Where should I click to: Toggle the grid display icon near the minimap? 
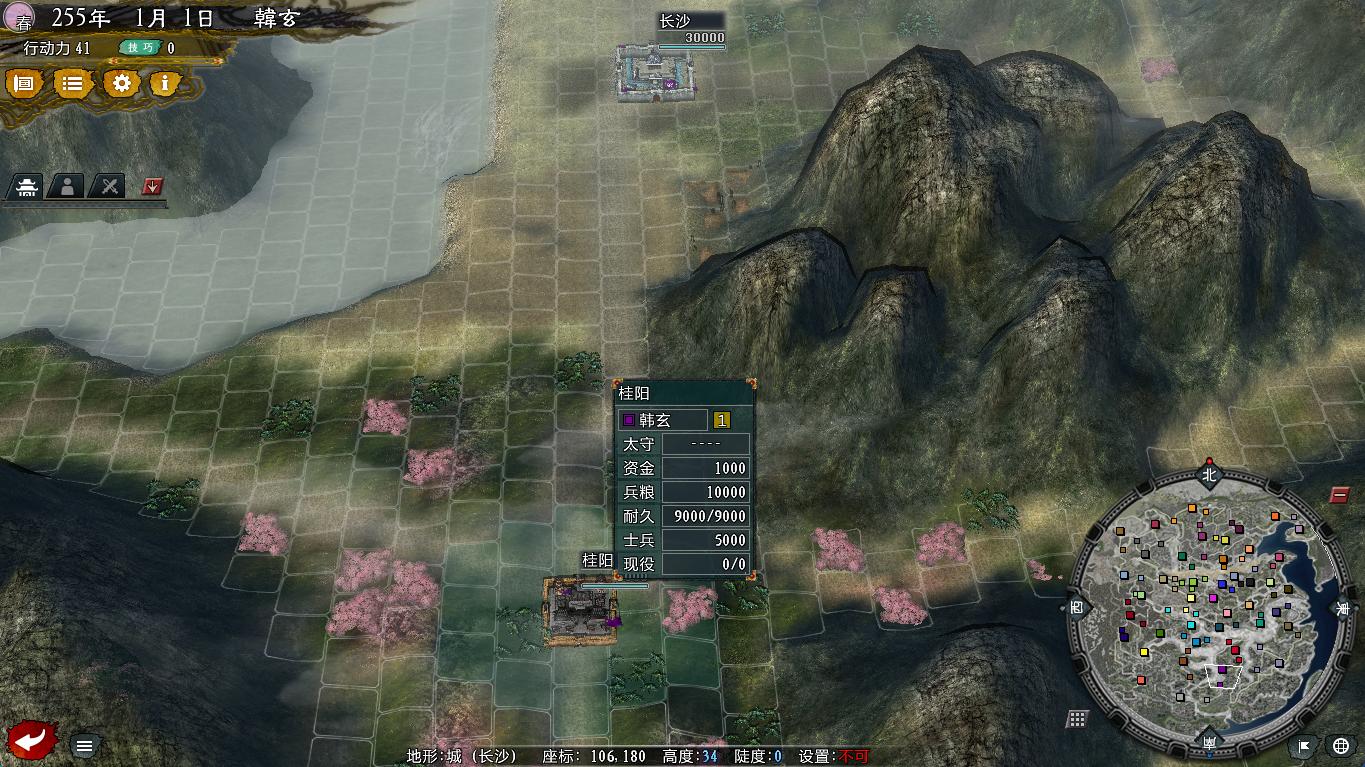tap(1075, 718)
